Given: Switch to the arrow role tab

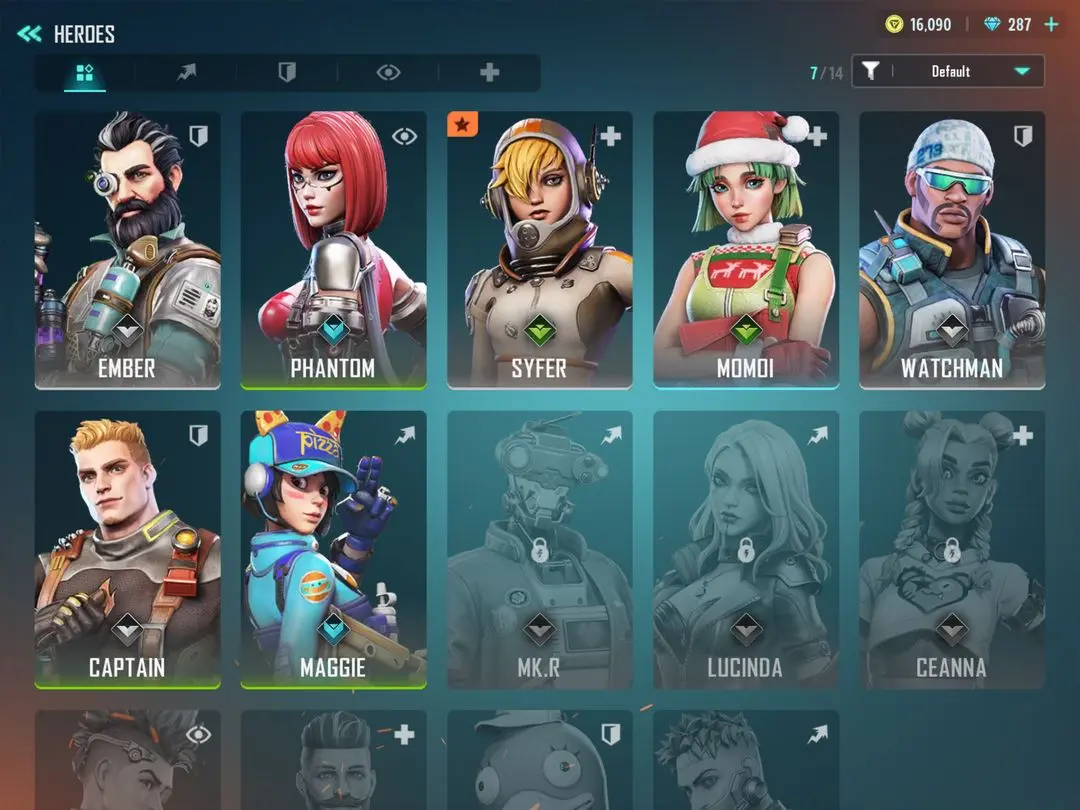Looking at the screenshot, I should pyautogui.click(x=186, y=72).
